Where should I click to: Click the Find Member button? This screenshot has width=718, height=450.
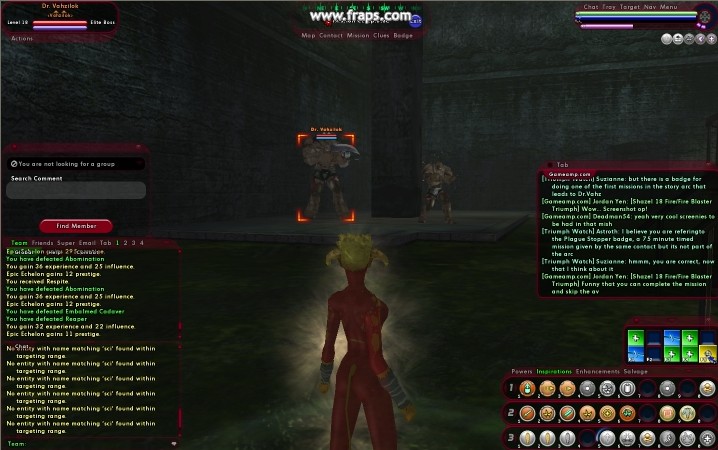click(76, 226)
